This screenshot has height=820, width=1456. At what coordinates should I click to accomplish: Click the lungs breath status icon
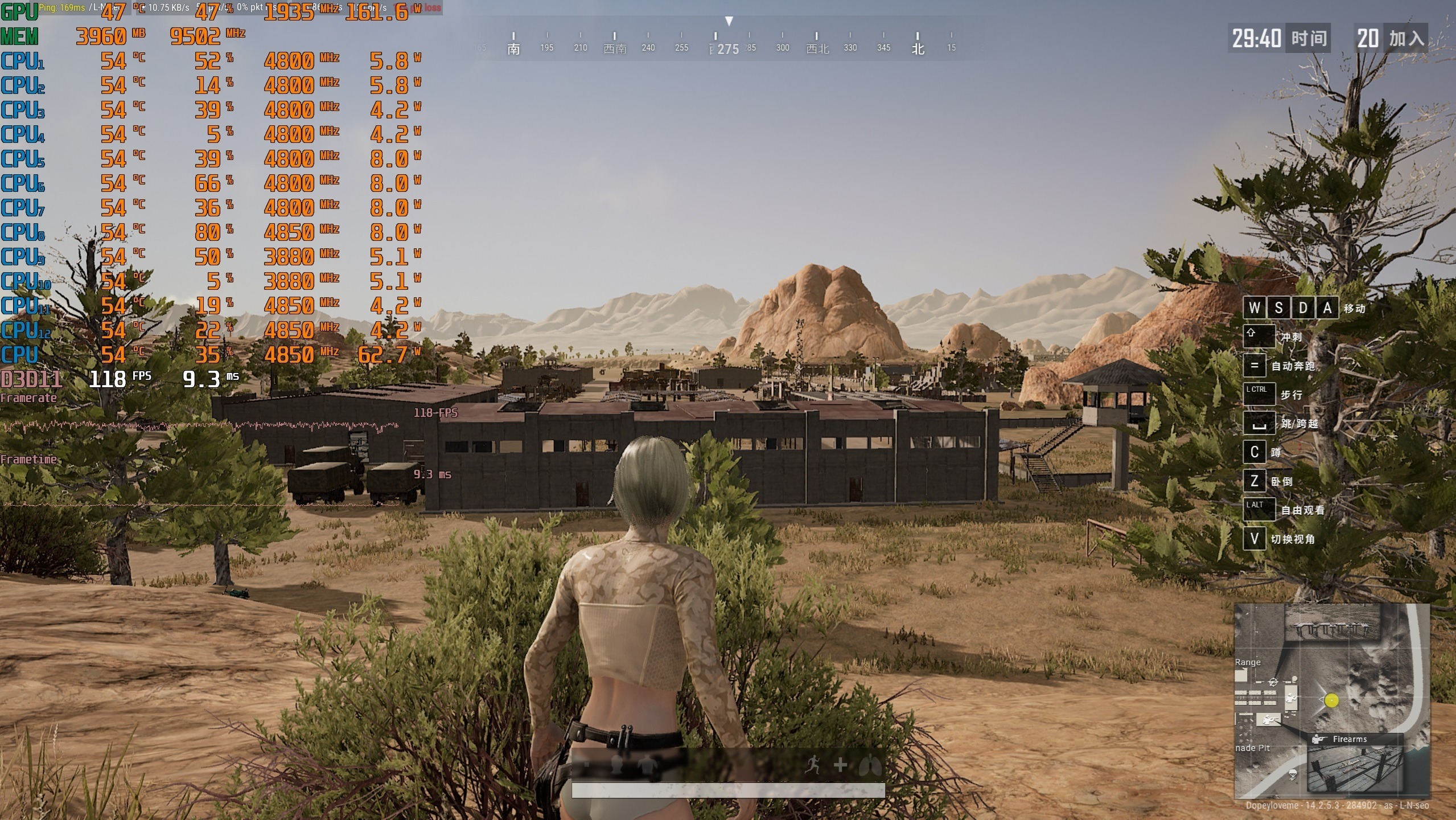click(x=870, y=765)
